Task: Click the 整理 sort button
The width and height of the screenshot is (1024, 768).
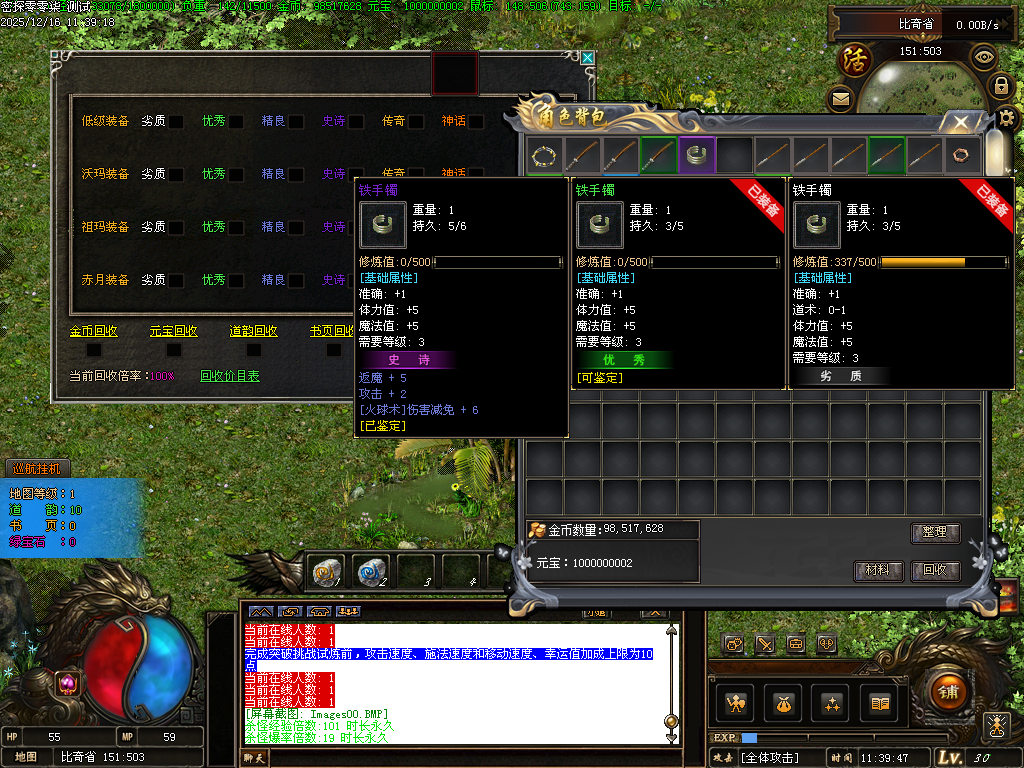Action: 935,533
